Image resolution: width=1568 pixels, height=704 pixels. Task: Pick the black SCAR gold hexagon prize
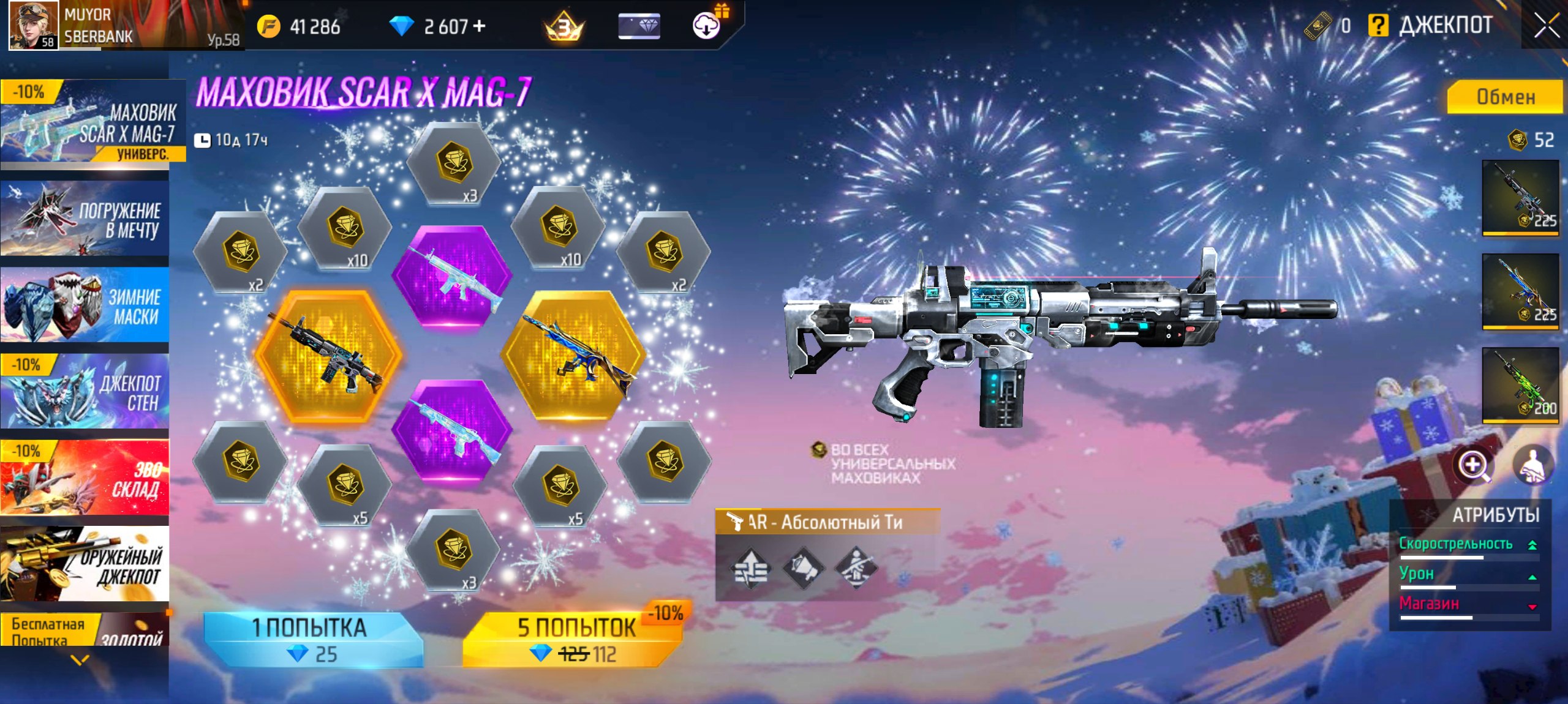pyautogui.click(x=328, y=355)
